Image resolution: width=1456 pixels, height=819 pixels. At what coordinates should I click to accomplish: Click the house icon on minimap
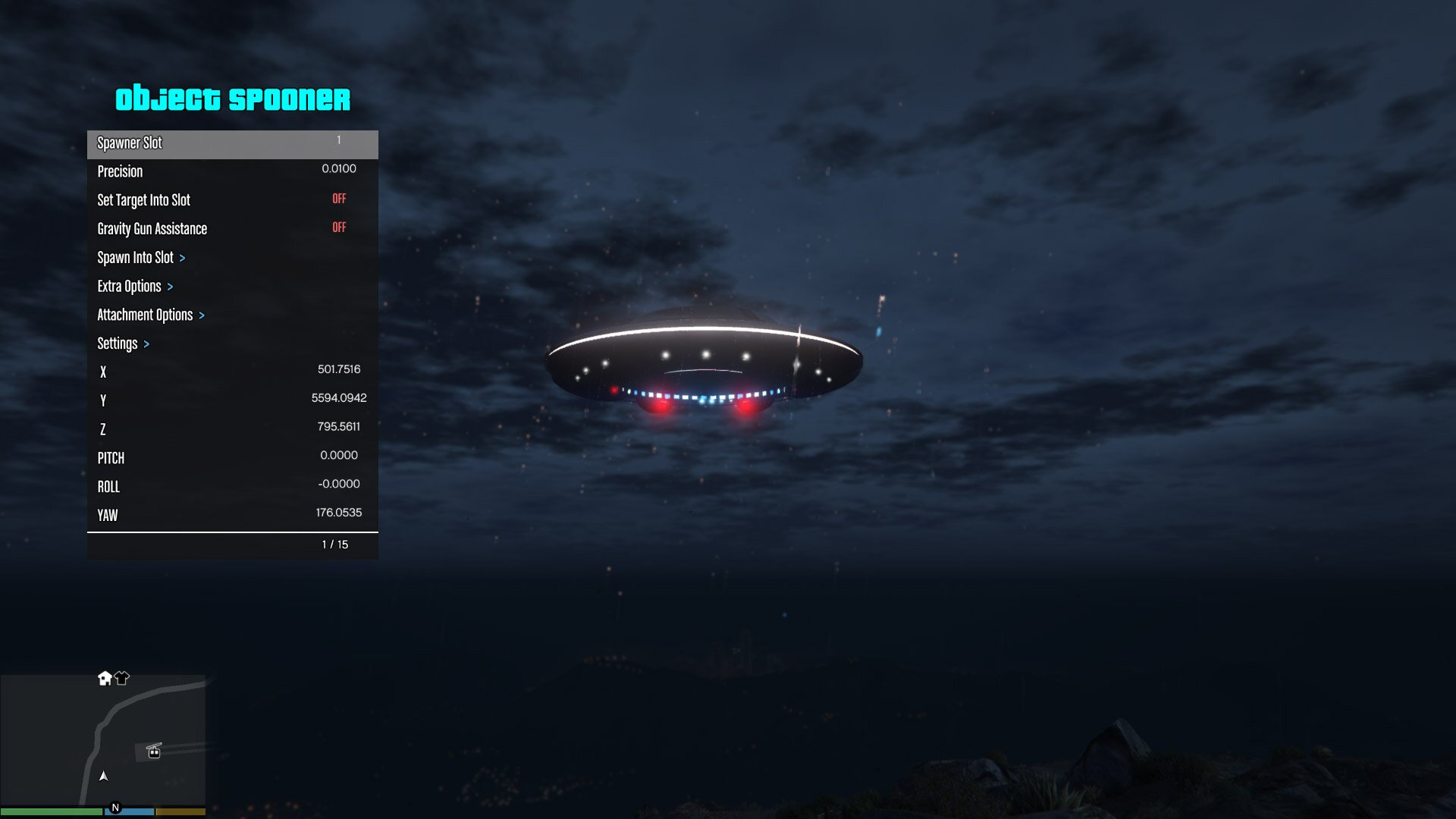105,678
